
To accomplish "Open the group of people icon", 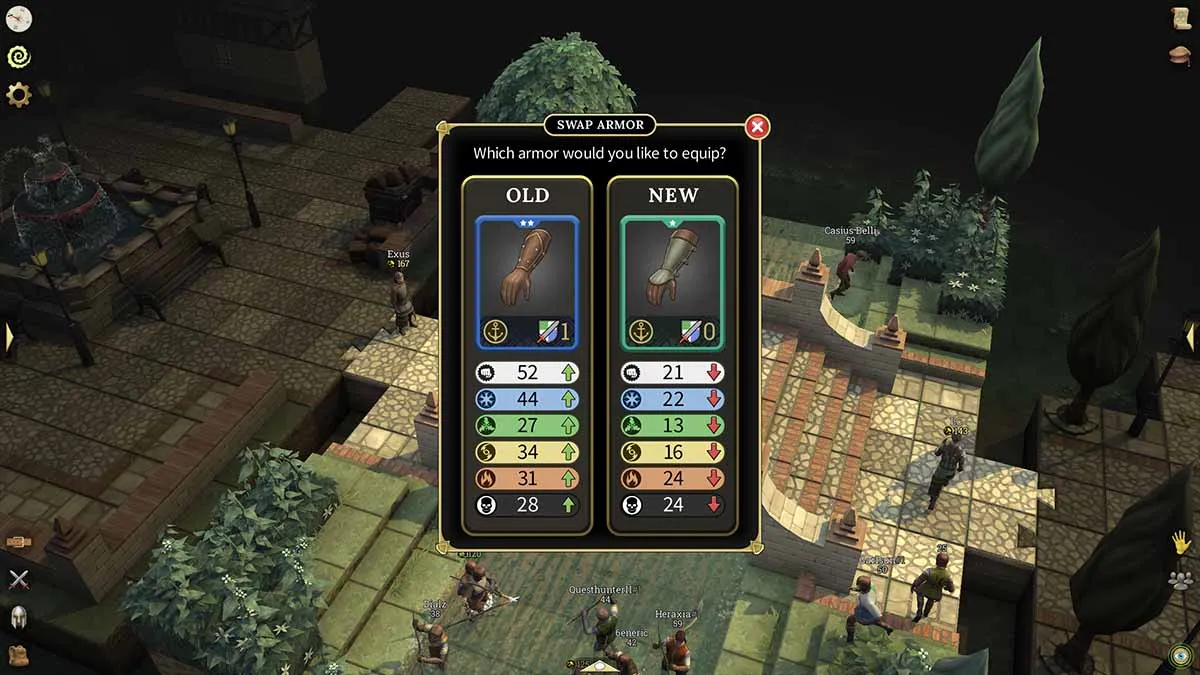I will (1181, 580).
